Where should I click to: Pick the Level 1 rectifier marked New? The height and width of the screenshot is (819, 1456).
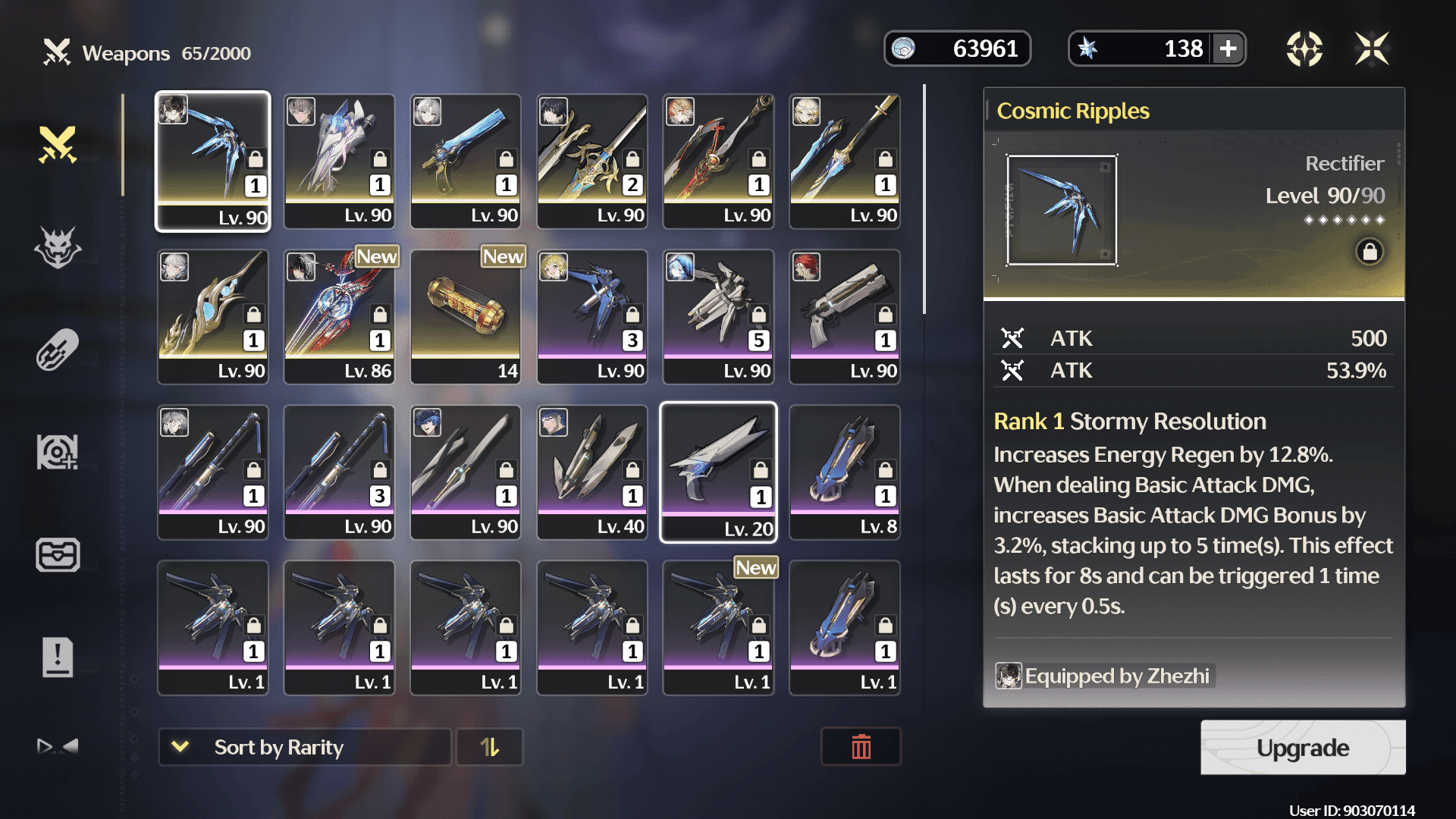click(x=718, y=628)
